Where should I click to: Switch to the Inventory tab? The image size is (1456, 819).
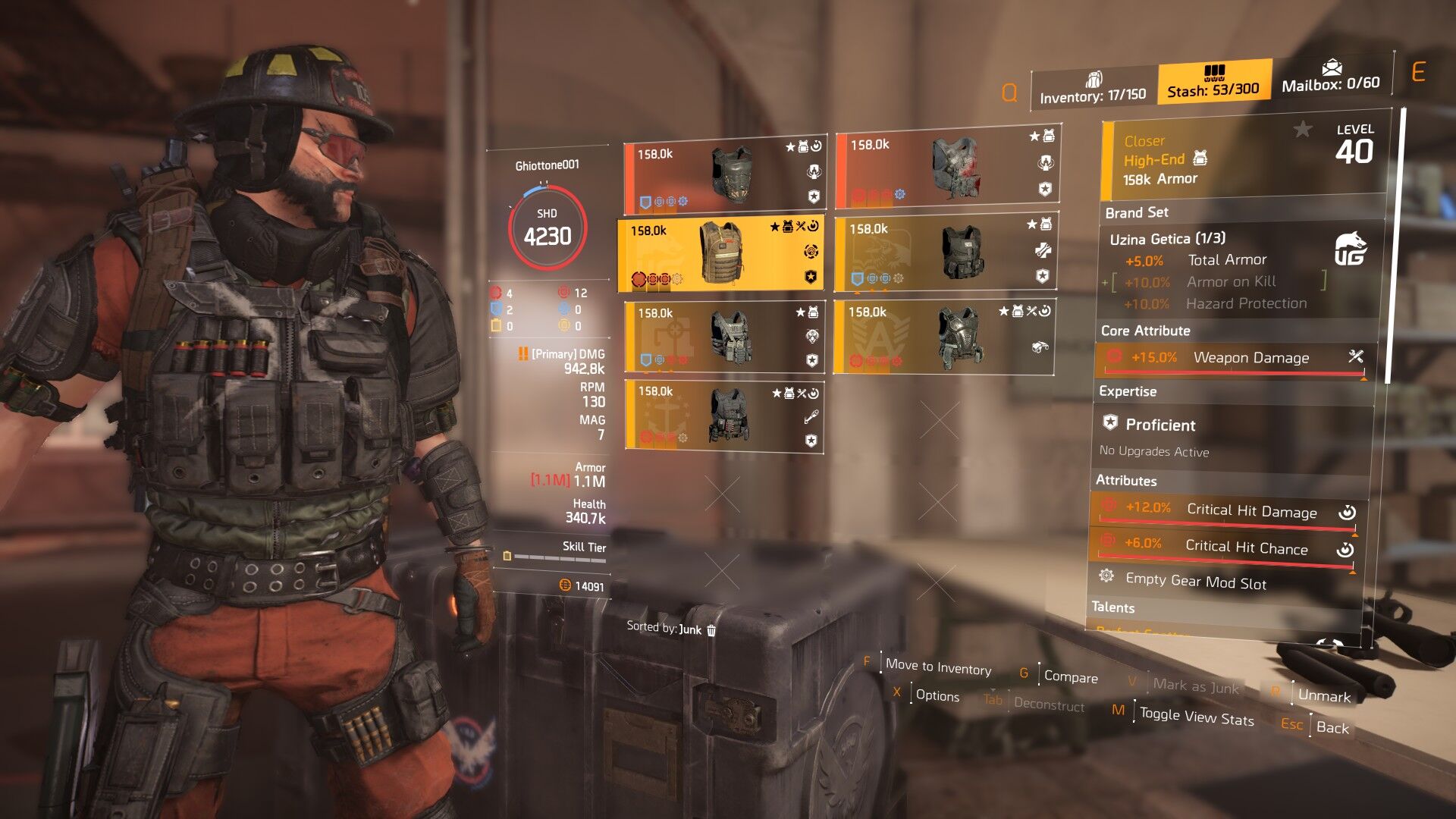pos(1093,90)
